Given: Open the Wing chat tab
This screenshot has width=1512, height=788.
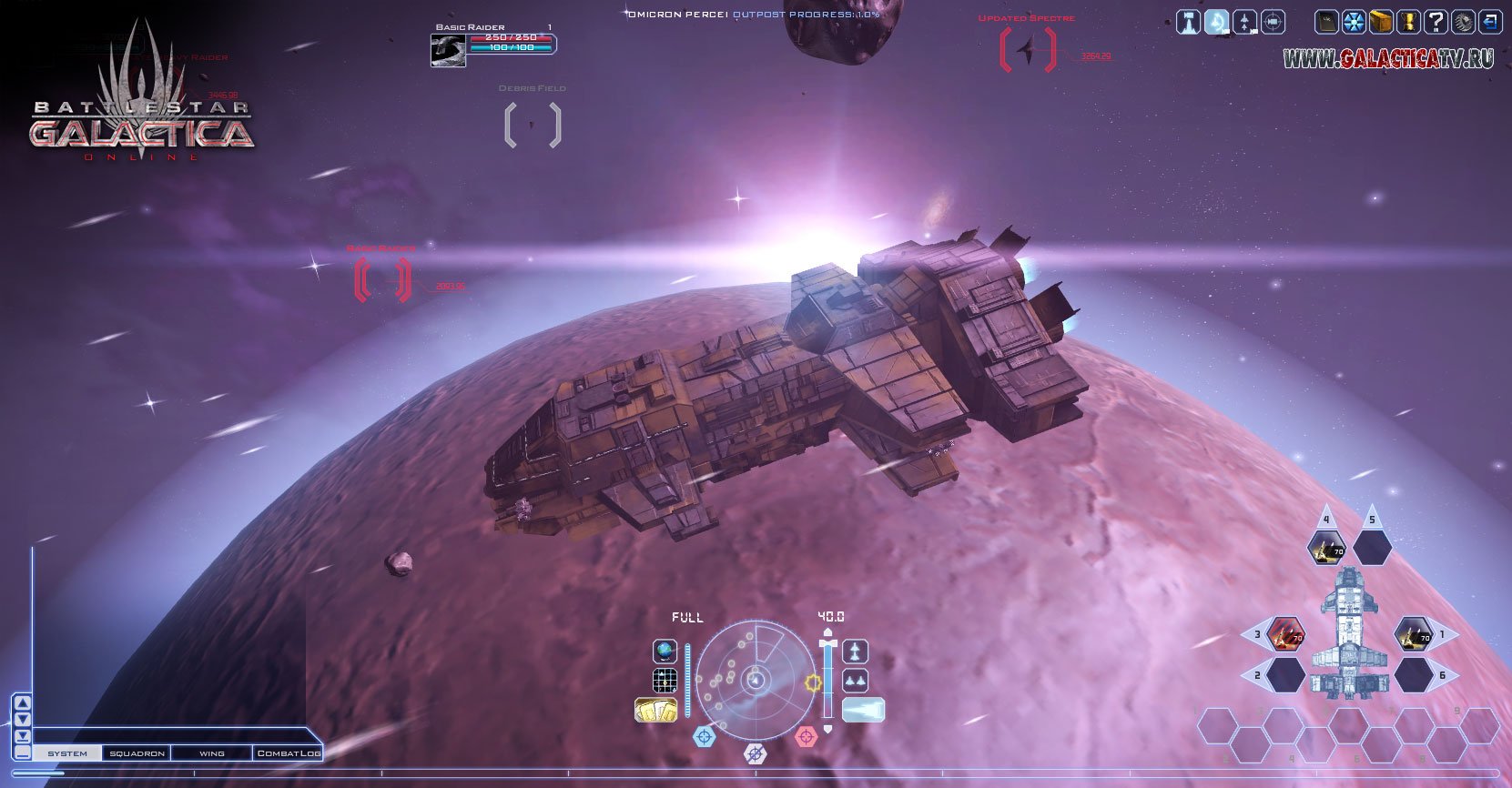Looking at the screenshot, I should (x=211, y=753).
